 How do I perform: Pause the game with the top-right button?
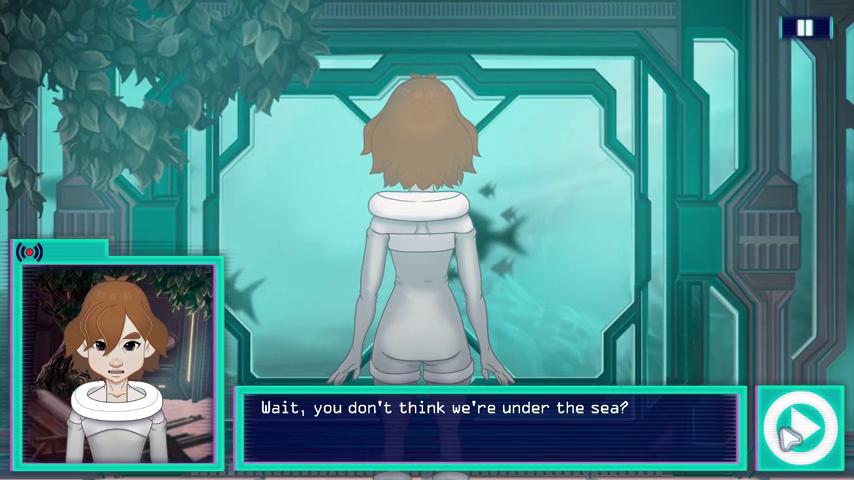805,28
